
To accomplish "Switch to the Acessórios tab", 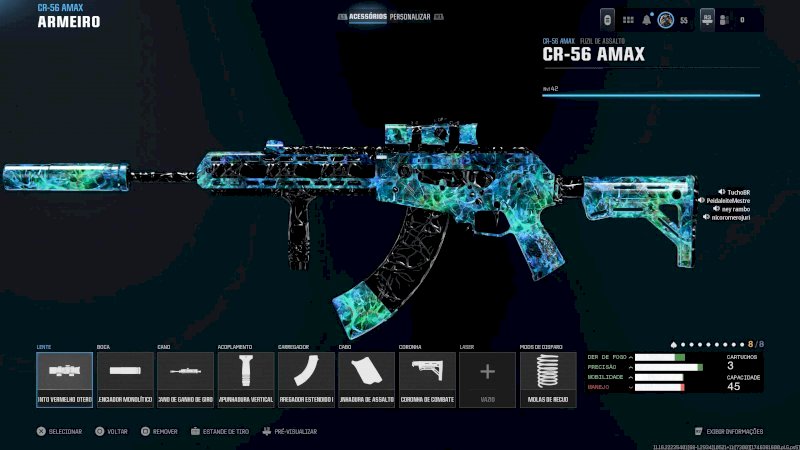I will click(x=368, y=17).
